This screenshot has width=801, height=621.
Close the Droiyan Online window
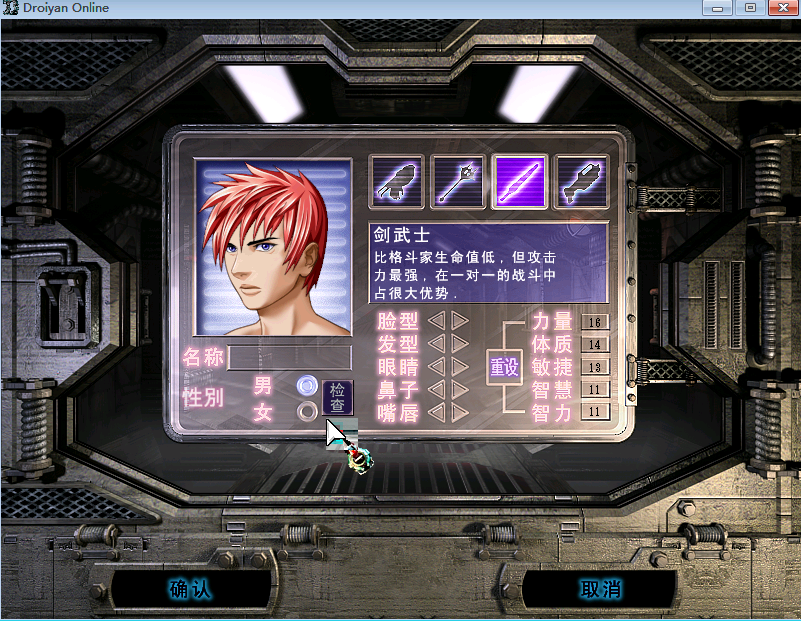[780, 8]
